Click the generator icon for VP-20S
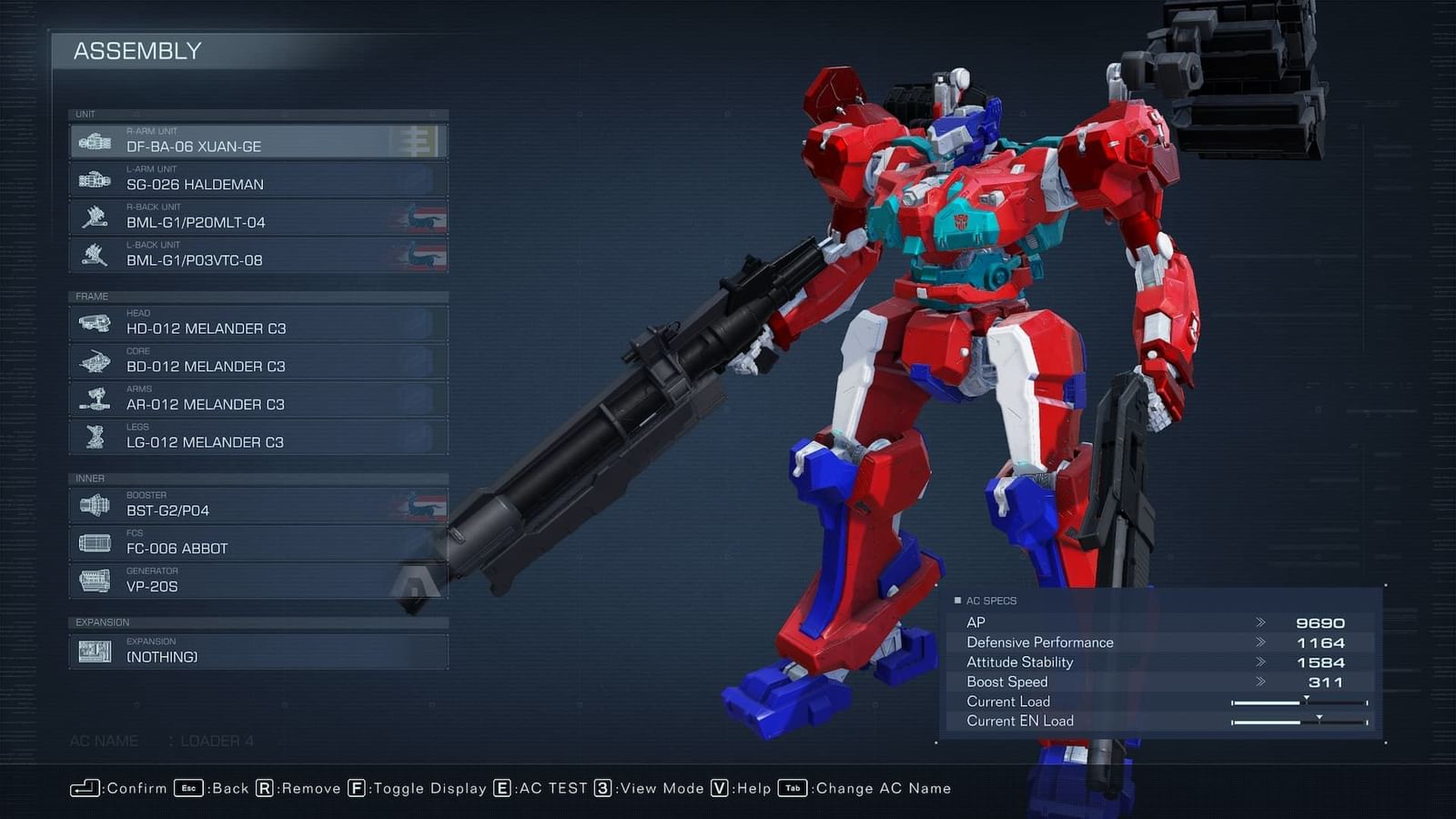 click(x=95, y=580)
